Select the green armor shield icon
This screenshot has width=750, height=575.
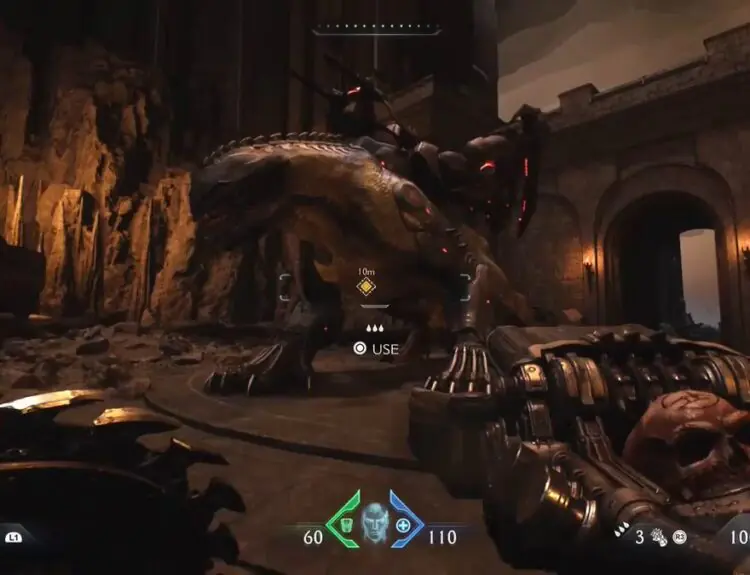(344, 524)
